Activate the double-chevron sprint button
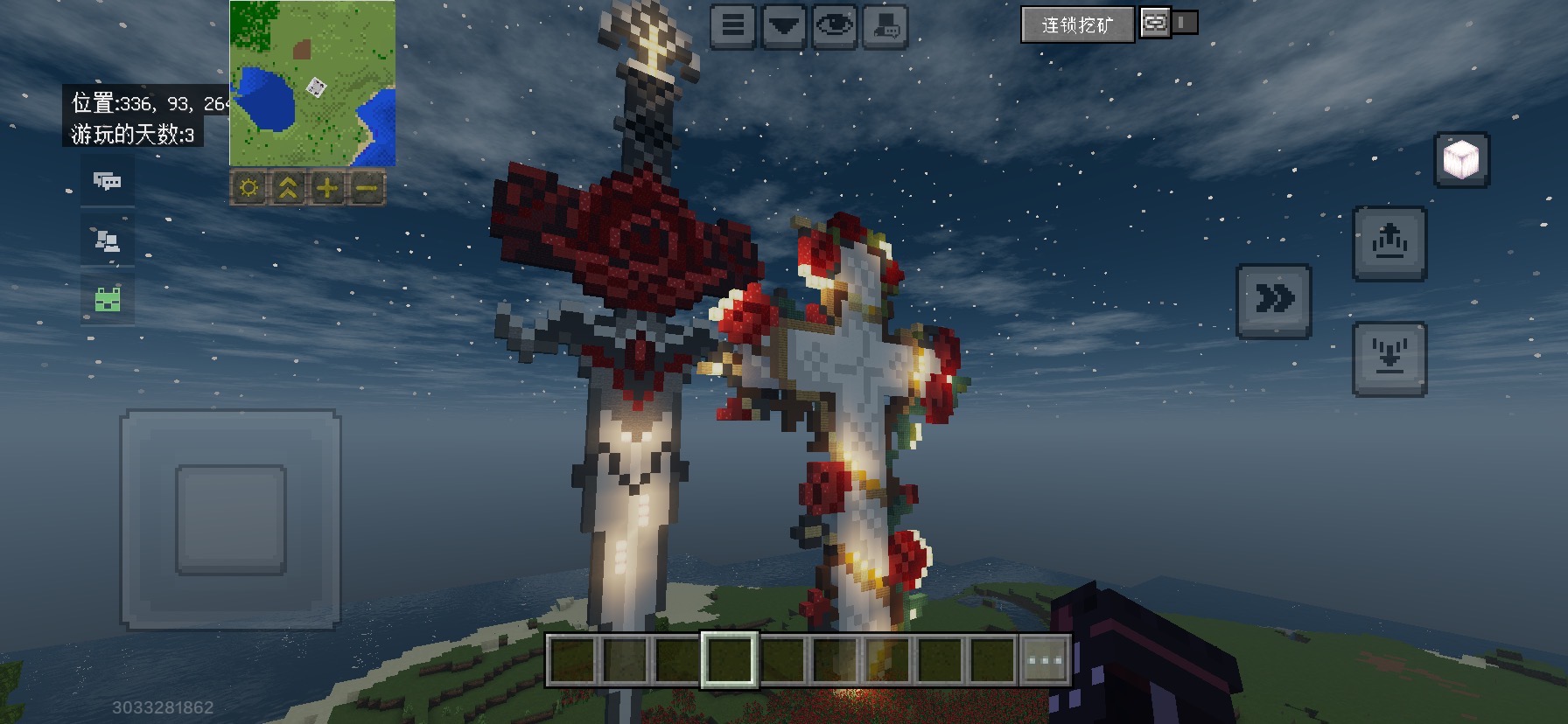Viewport: 1568px width, 724px height. click(x=1274, y=301)
